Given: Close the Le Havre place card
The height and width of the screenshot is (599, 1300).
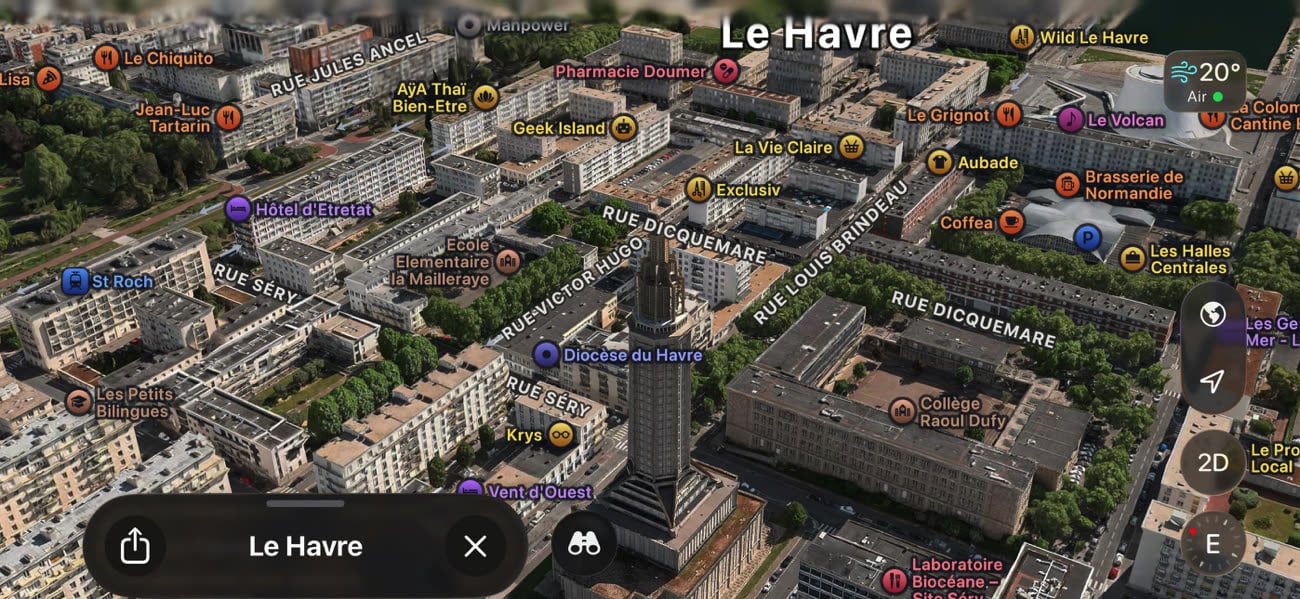Looking at the screenshot, I should (x=475, y=546).
